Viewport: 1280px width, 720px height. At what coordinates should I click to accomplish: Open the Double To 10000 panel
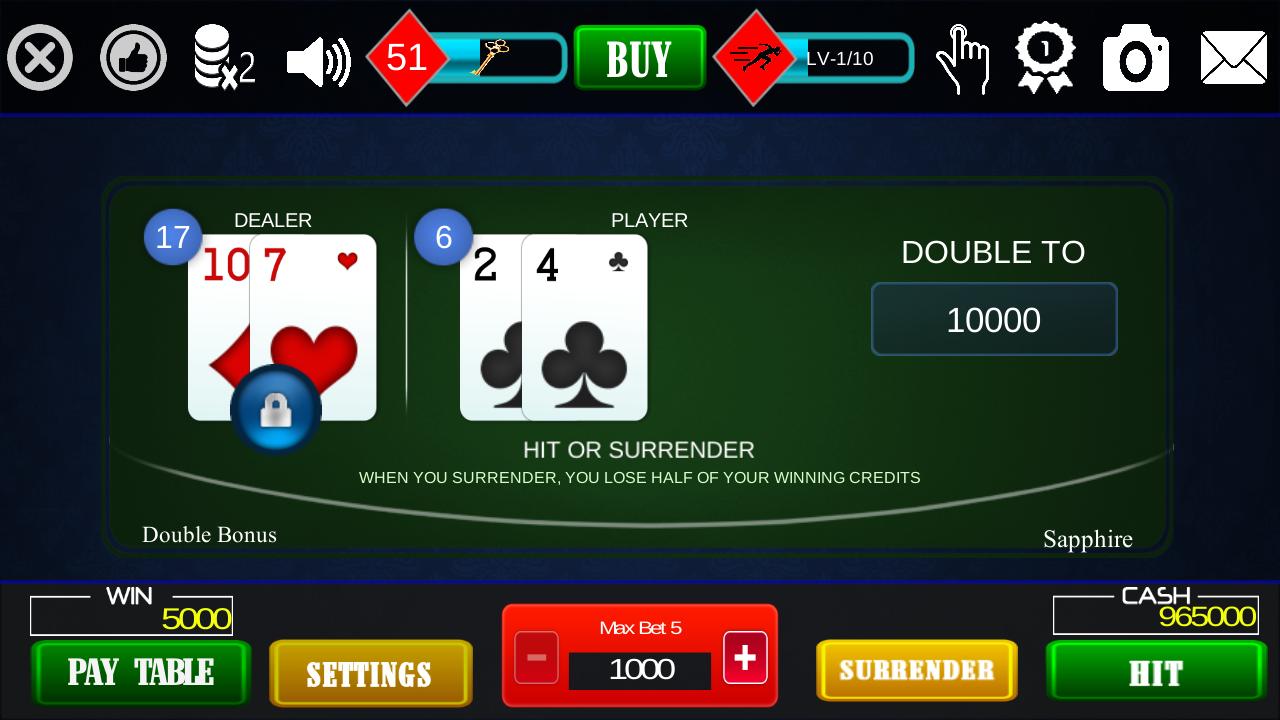click(x=994, y=318)
